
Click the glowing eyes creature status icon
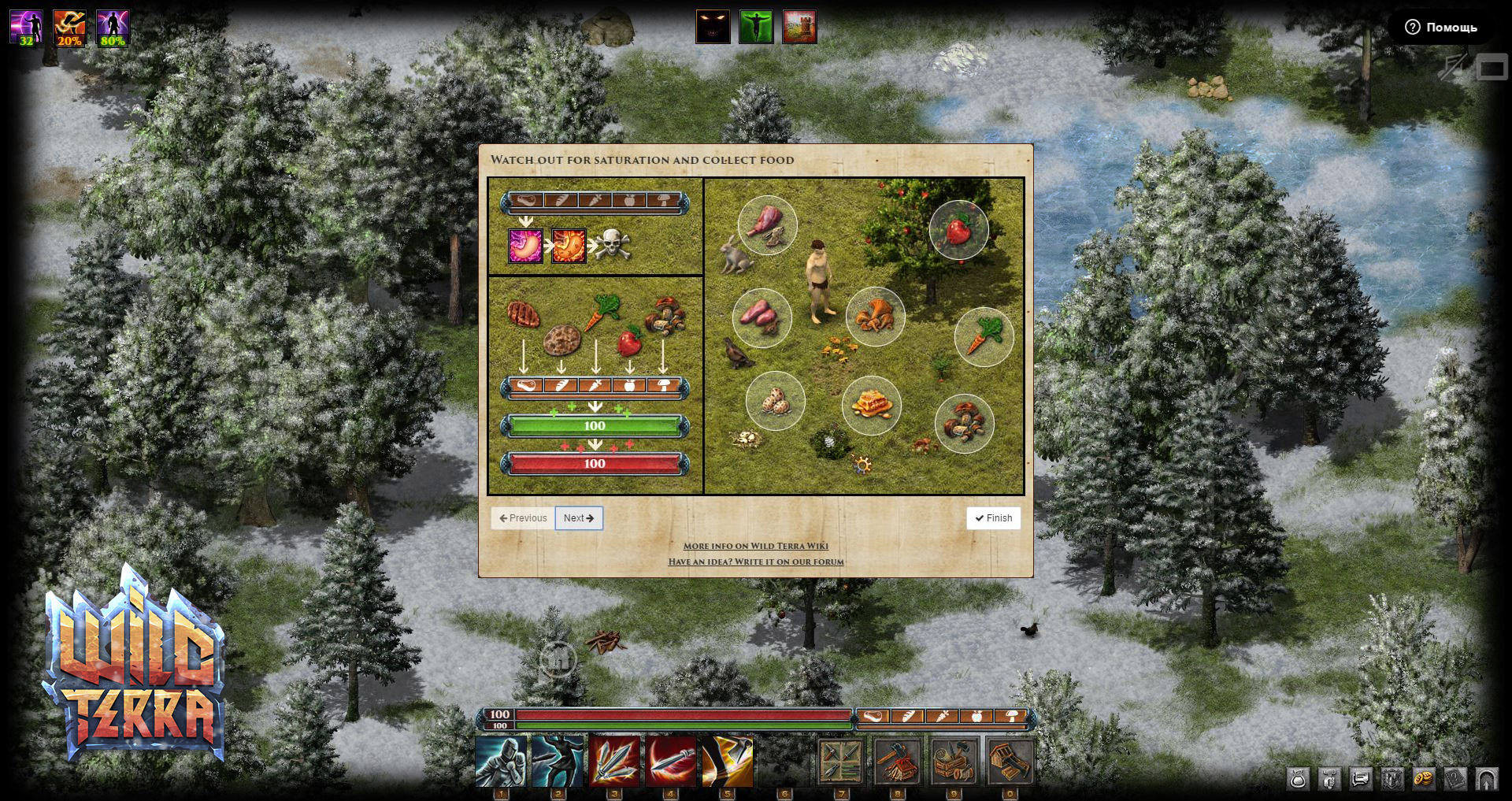click(x=713, y=27)
